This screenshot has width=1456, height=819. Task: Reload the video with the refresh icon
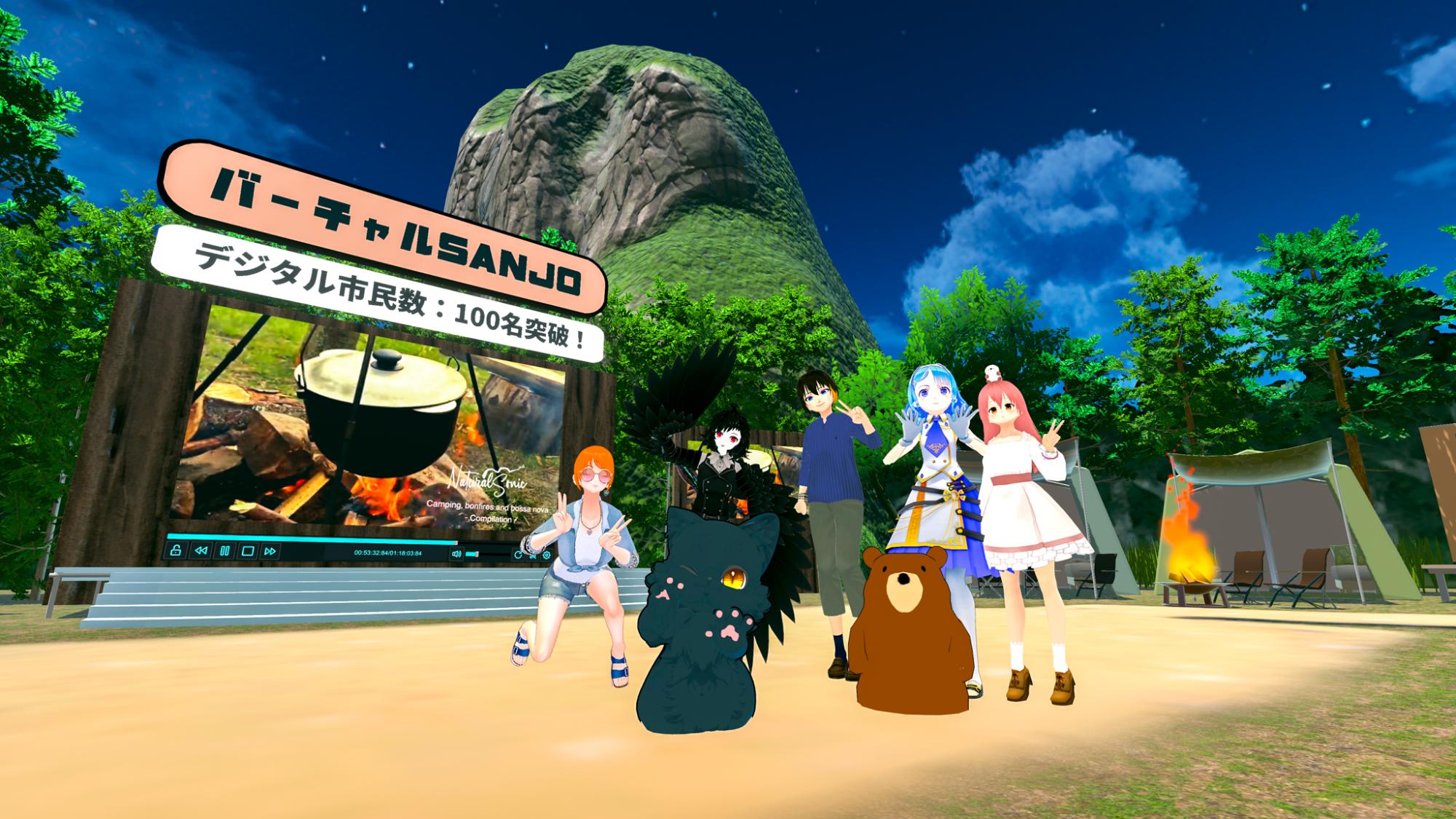pos(518,555)
